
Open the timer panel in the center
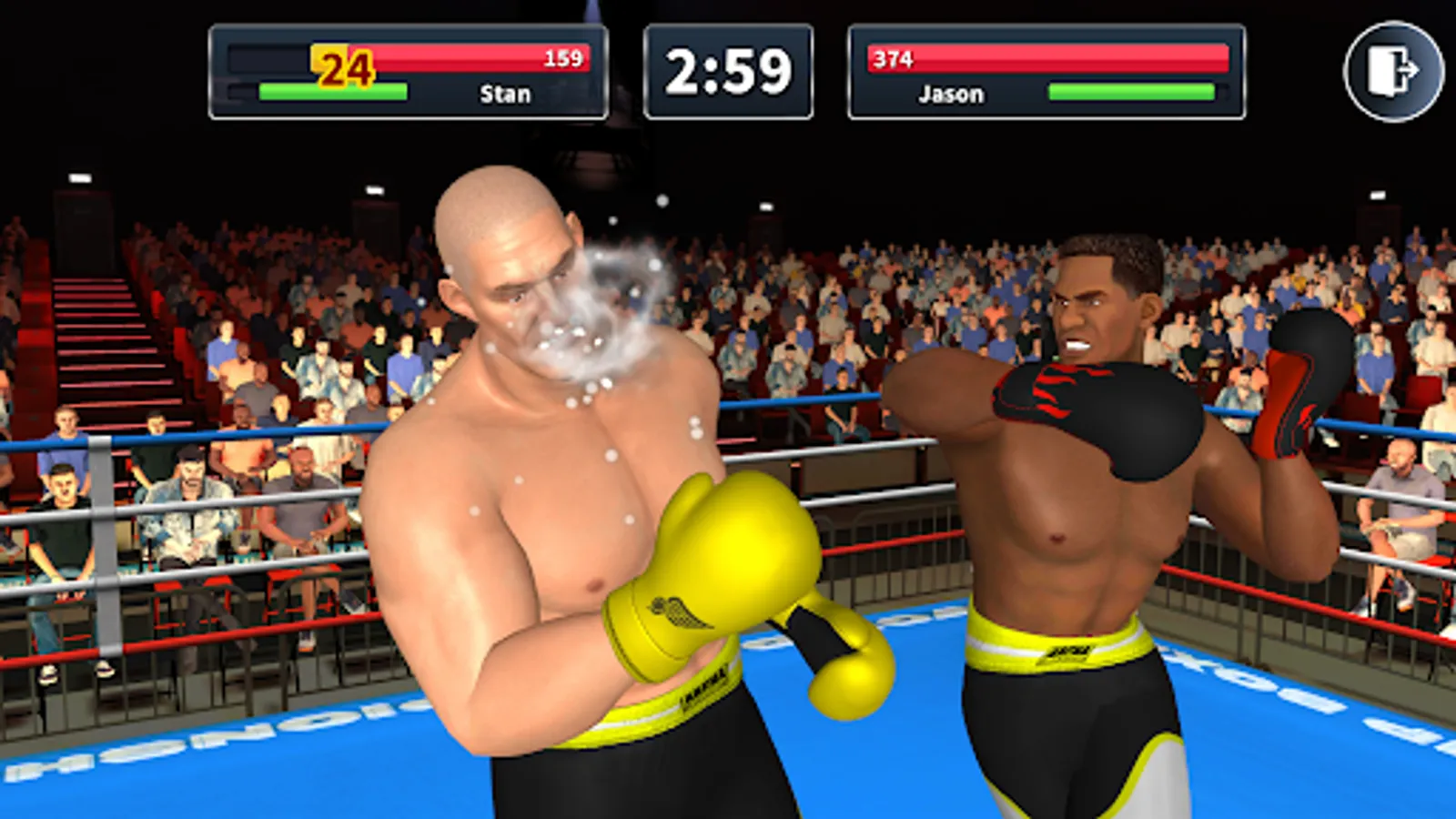[x=730, y=68]
